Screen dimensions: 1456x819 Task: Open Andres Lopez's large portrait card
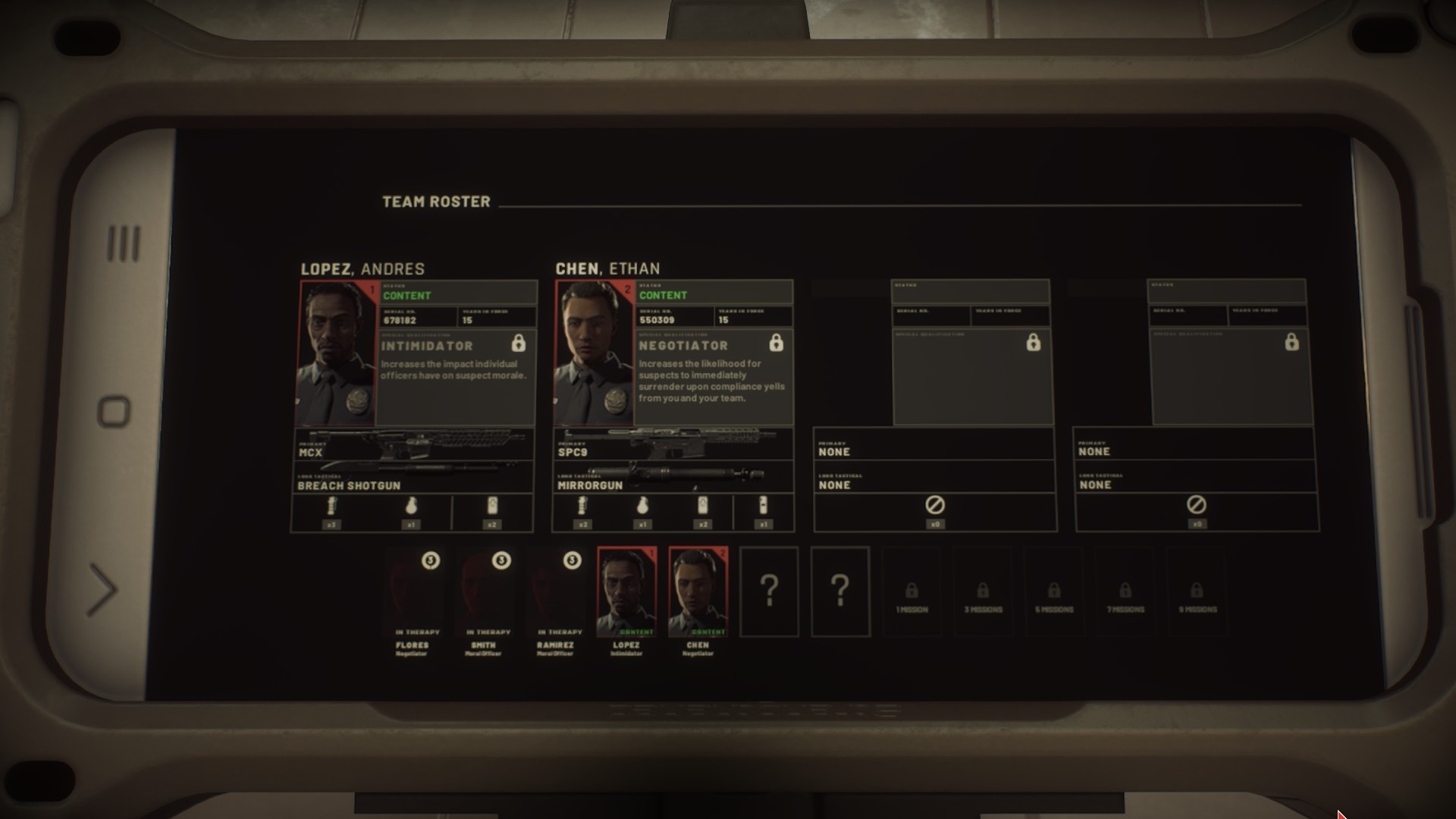pos(337,353)
